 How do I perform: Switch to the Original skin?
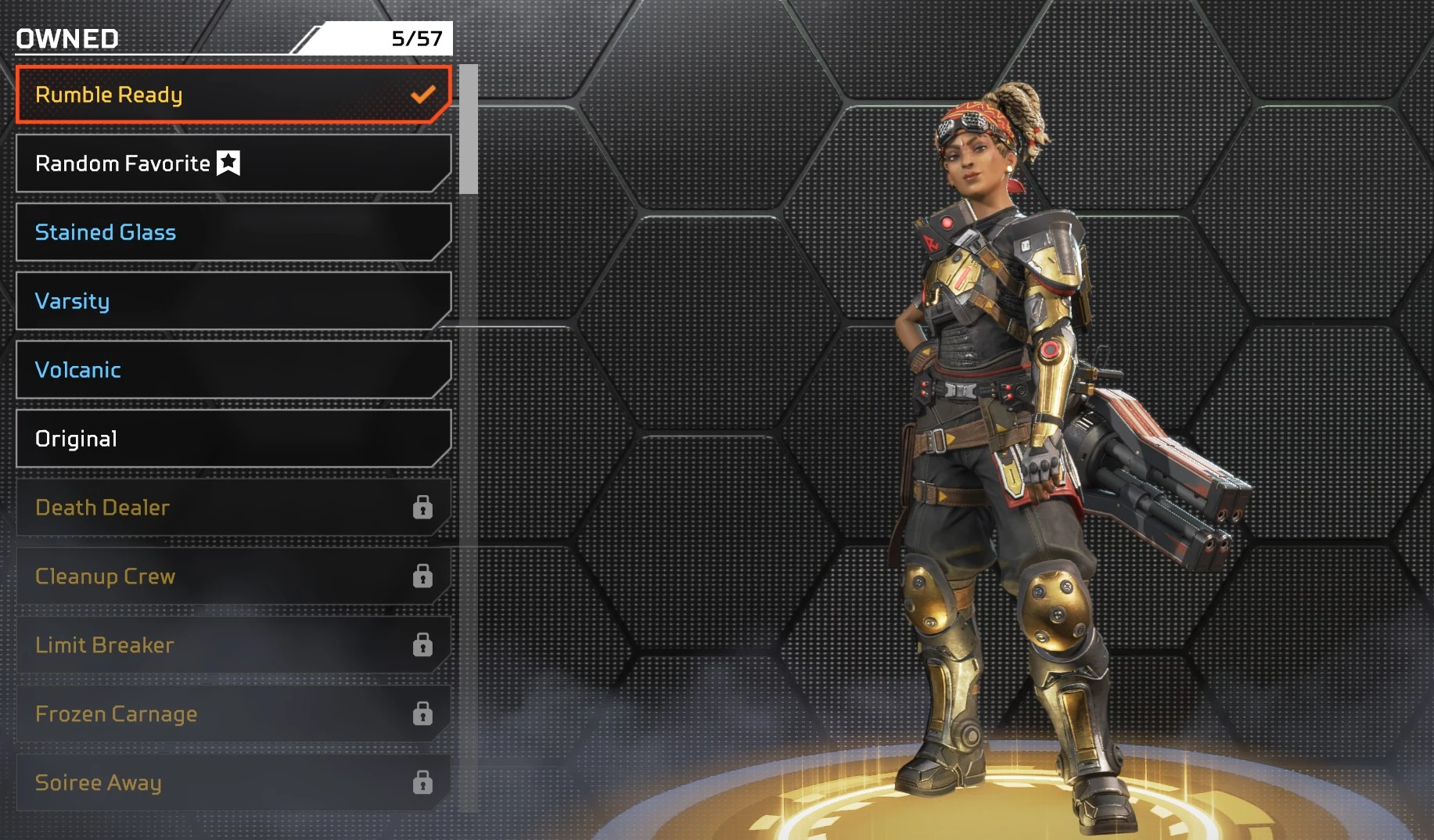click(x=233, y=439)
